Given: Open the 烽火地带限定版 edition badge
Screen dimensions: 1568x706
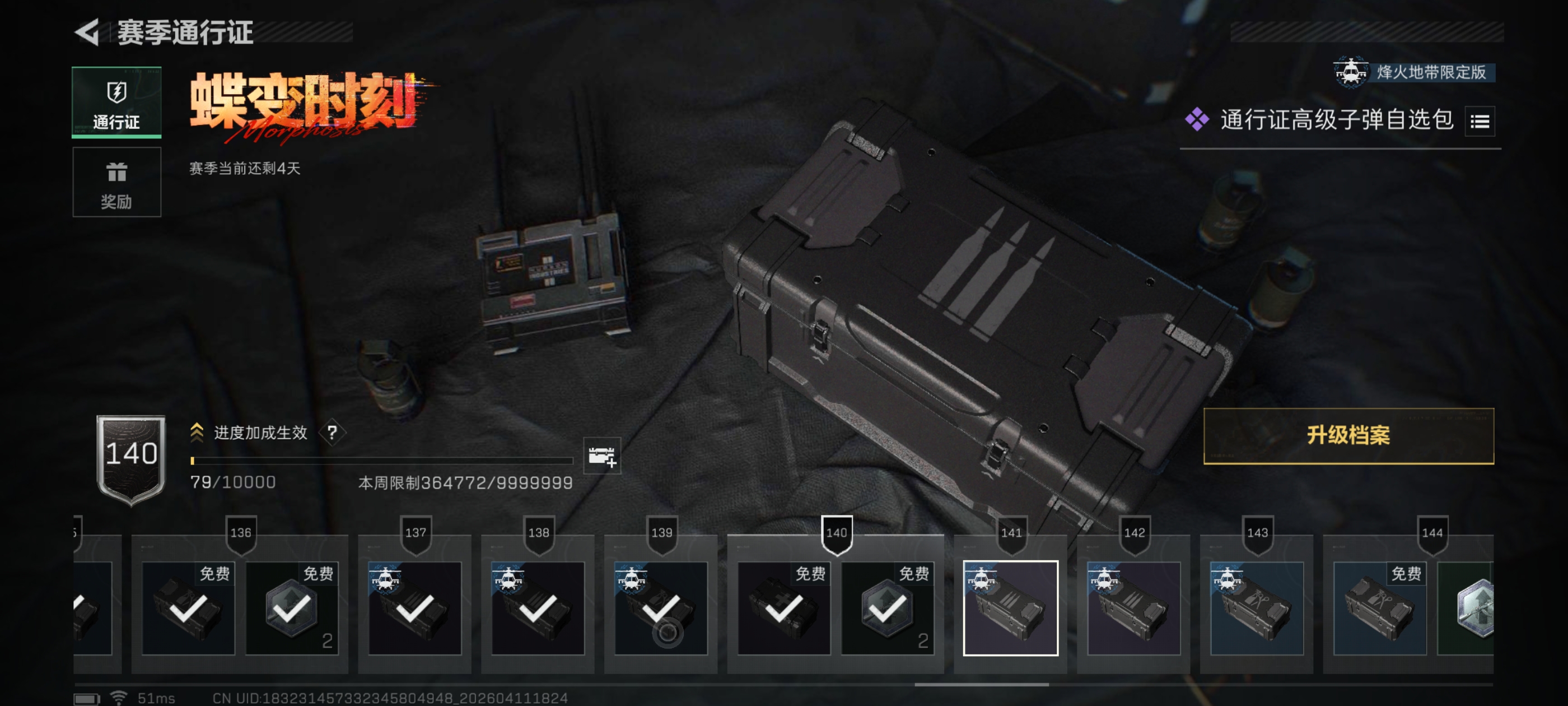Looking at the screenshot, I should click(1412, 72).
